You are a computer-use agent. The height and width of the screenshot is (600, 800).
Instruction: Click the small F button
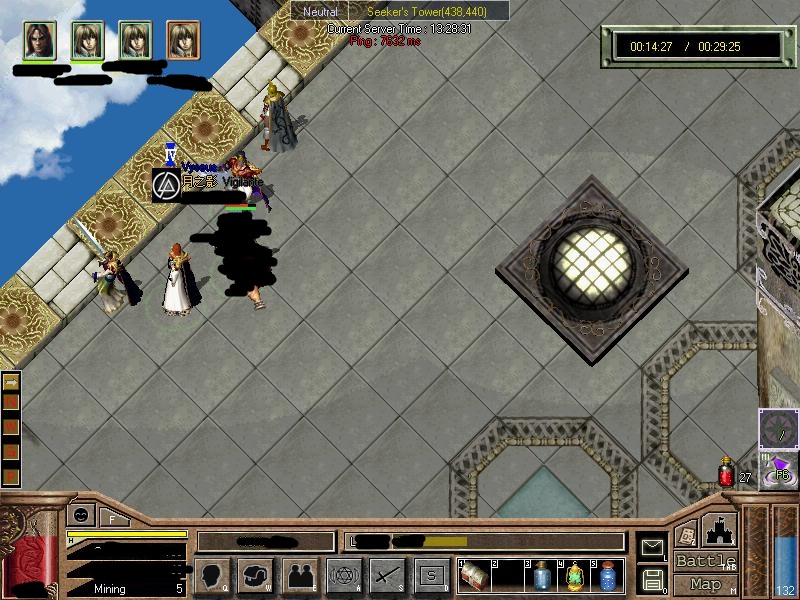tap(111, 517)
